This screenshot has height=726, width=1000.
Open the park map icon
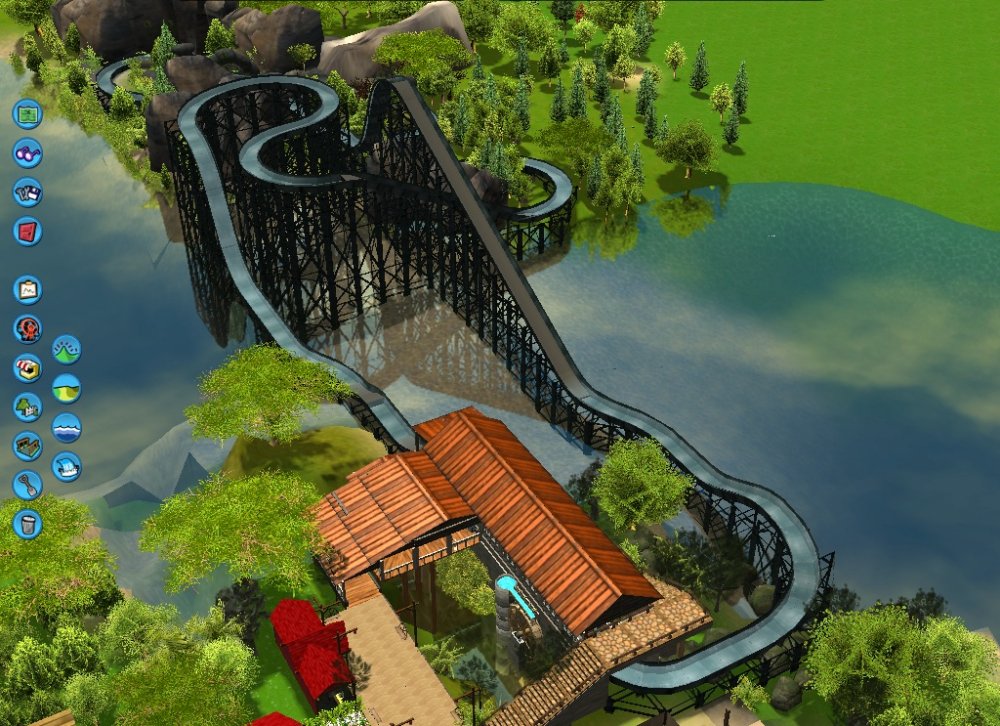27,113
